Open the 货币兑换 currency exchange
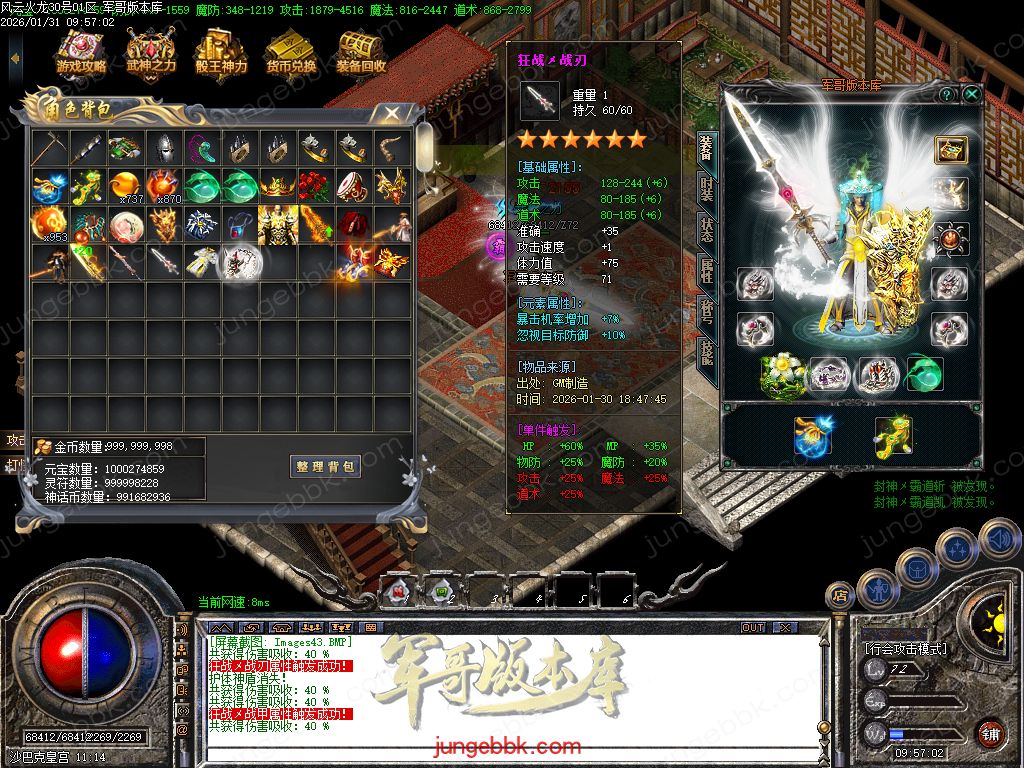1024x768 pixels. (291, 53)
